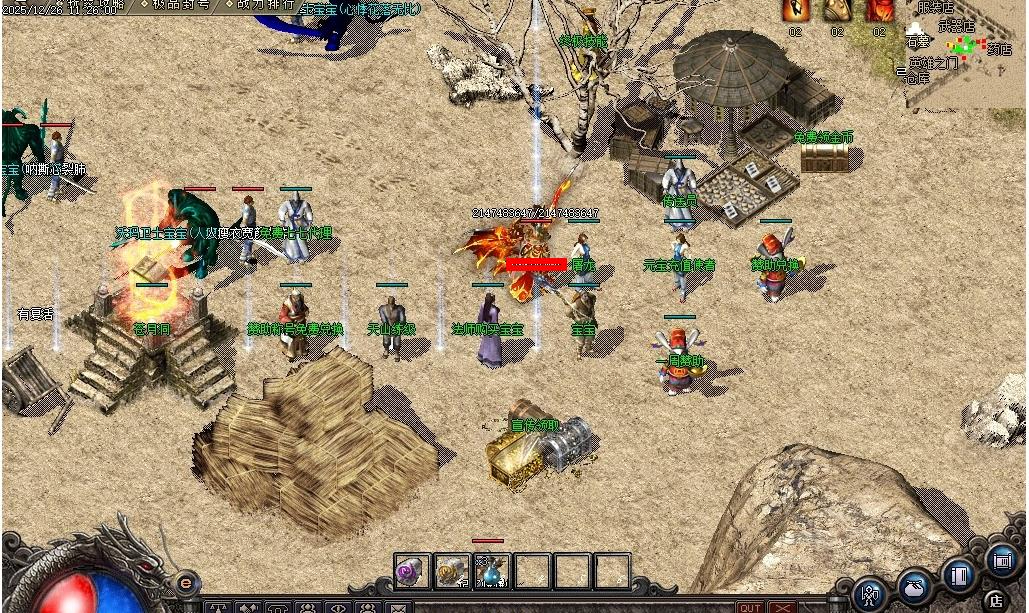This screenshot has height=613, width=1029.
Task: Open the 战力排行 ranking tab
Action: [x=264, y=5]
